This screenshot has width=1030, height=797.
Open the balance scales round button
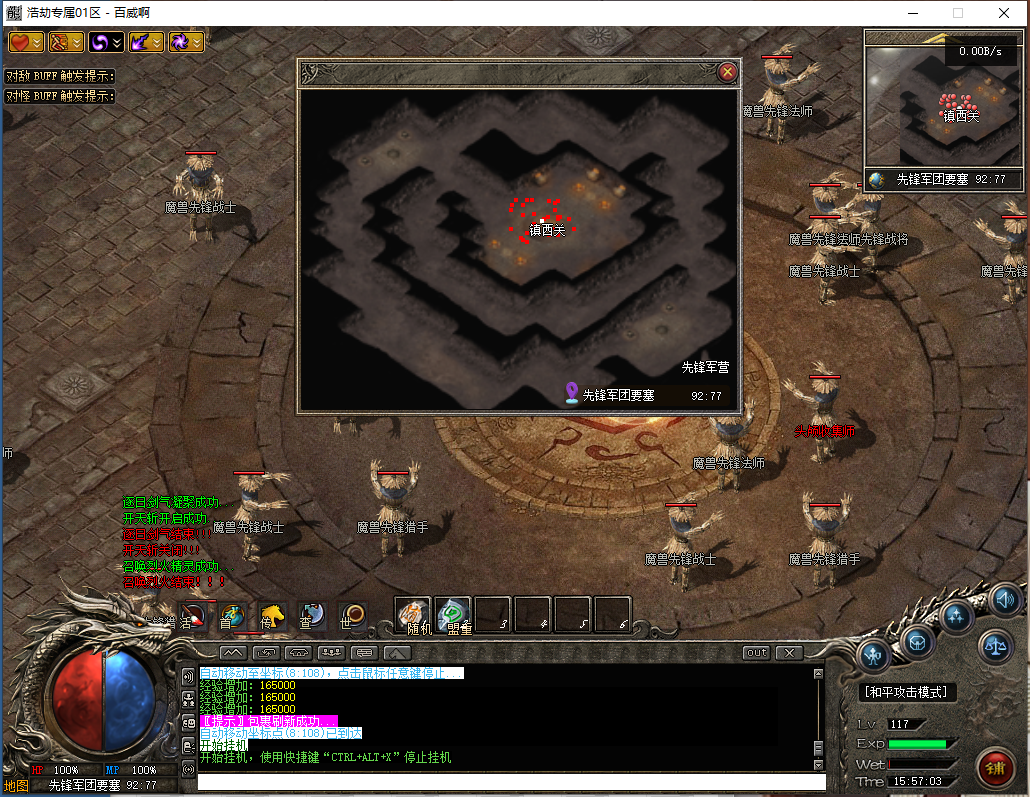coord(995,647)
